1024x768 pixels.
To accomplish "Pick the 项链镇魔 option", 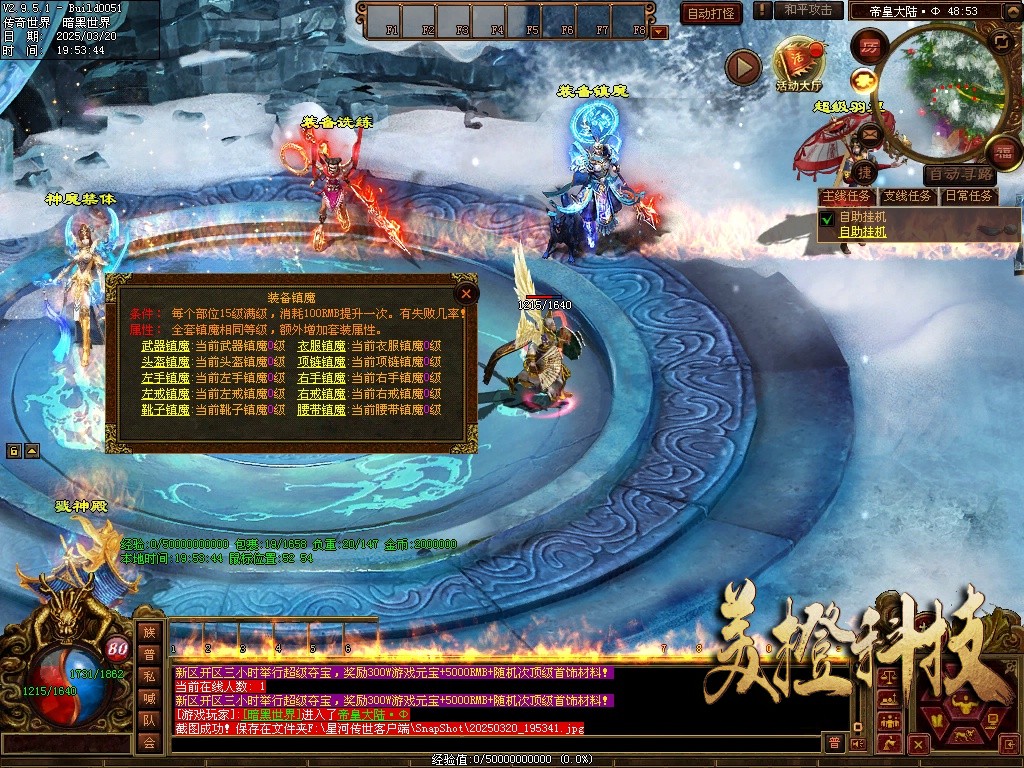I will pos(321,362).
